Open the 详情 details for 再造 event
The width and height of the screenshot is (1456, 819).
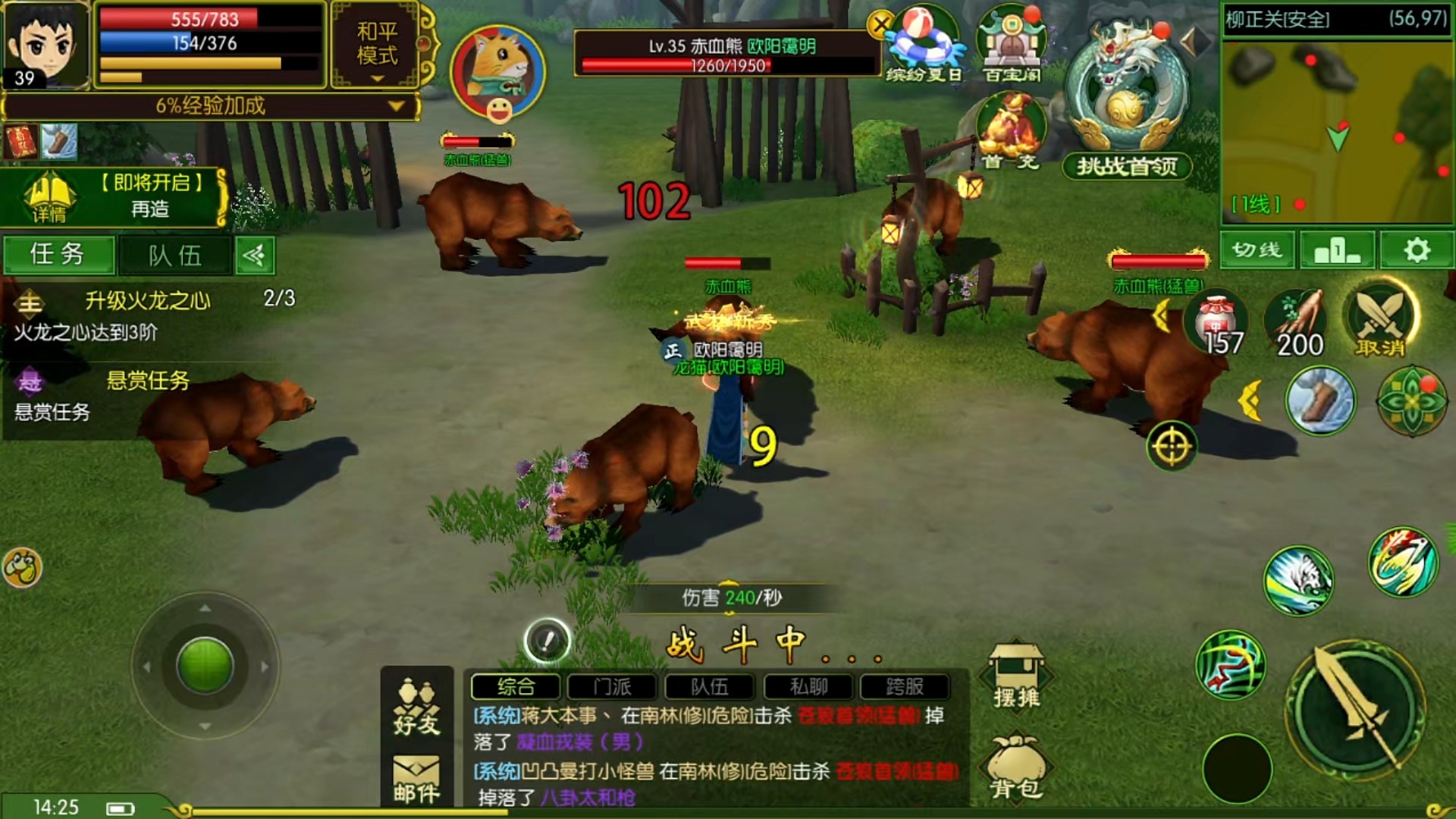49,199
